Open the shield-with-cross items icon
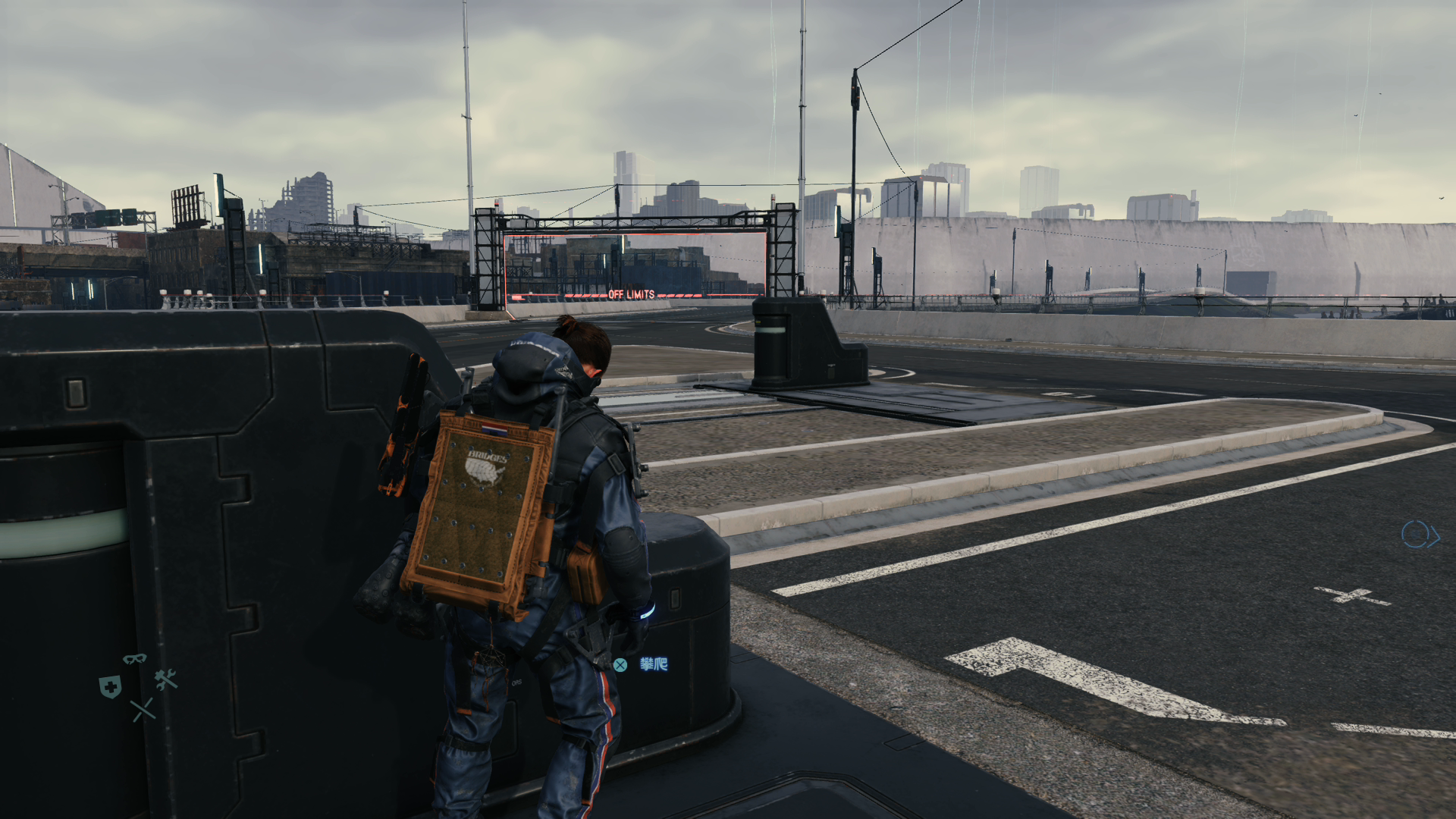Screen dimensions: 1456x819 point(110,687)
